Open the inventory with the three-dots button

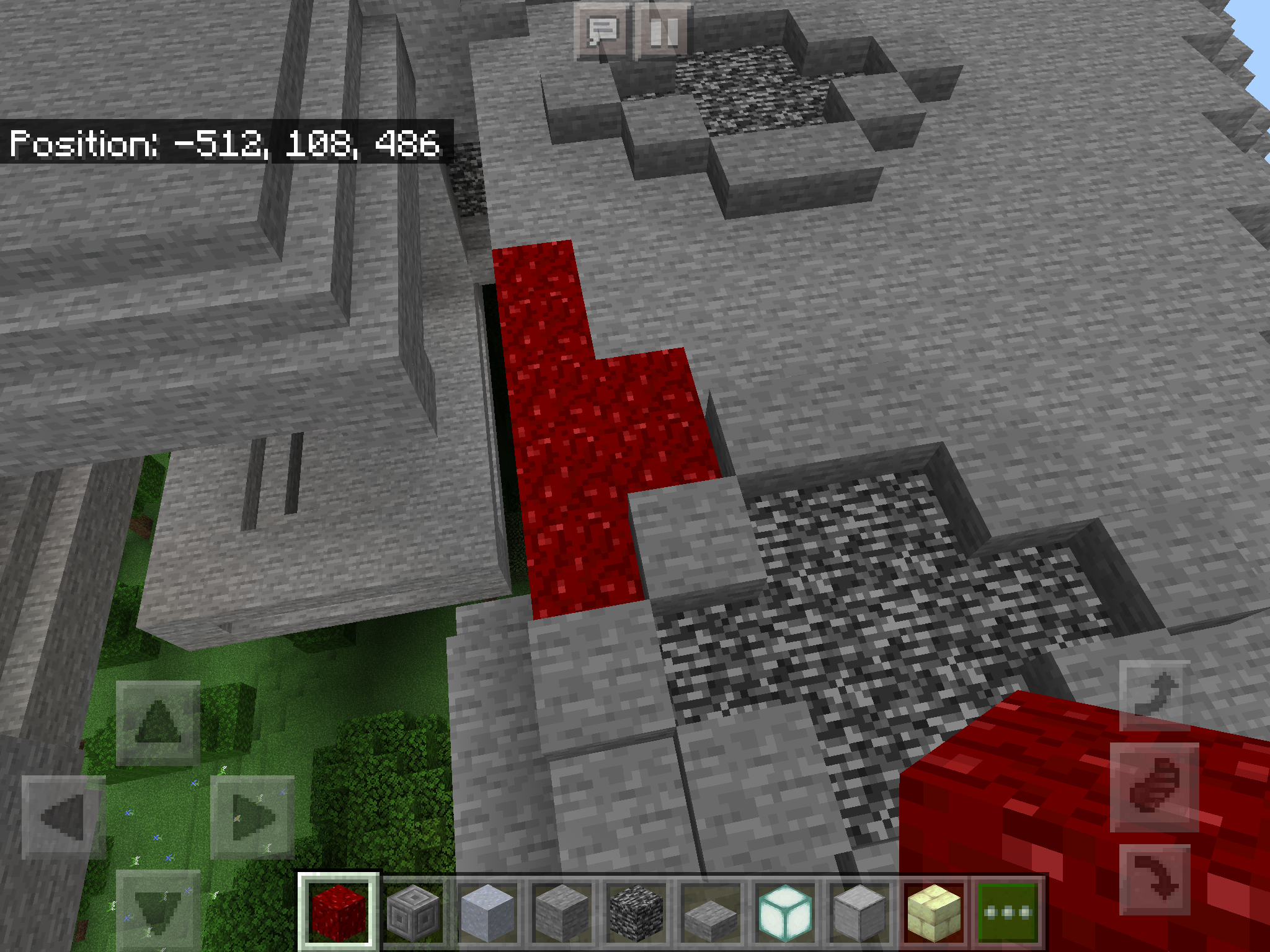click(x=1008, y=912)
